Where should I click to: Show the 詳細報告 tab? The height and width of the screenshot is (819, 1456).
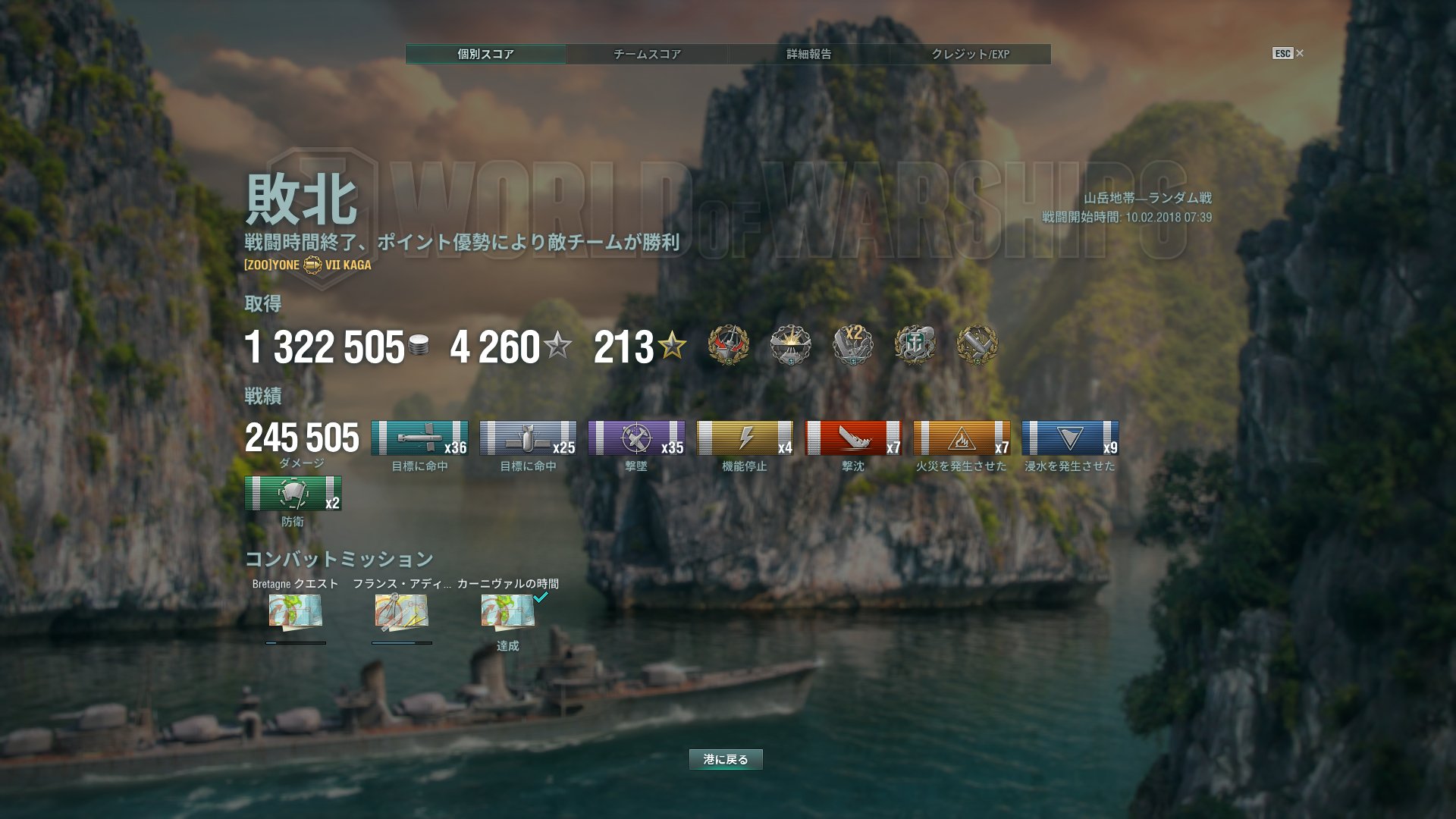pyautogui.click(x=808, y=54)
